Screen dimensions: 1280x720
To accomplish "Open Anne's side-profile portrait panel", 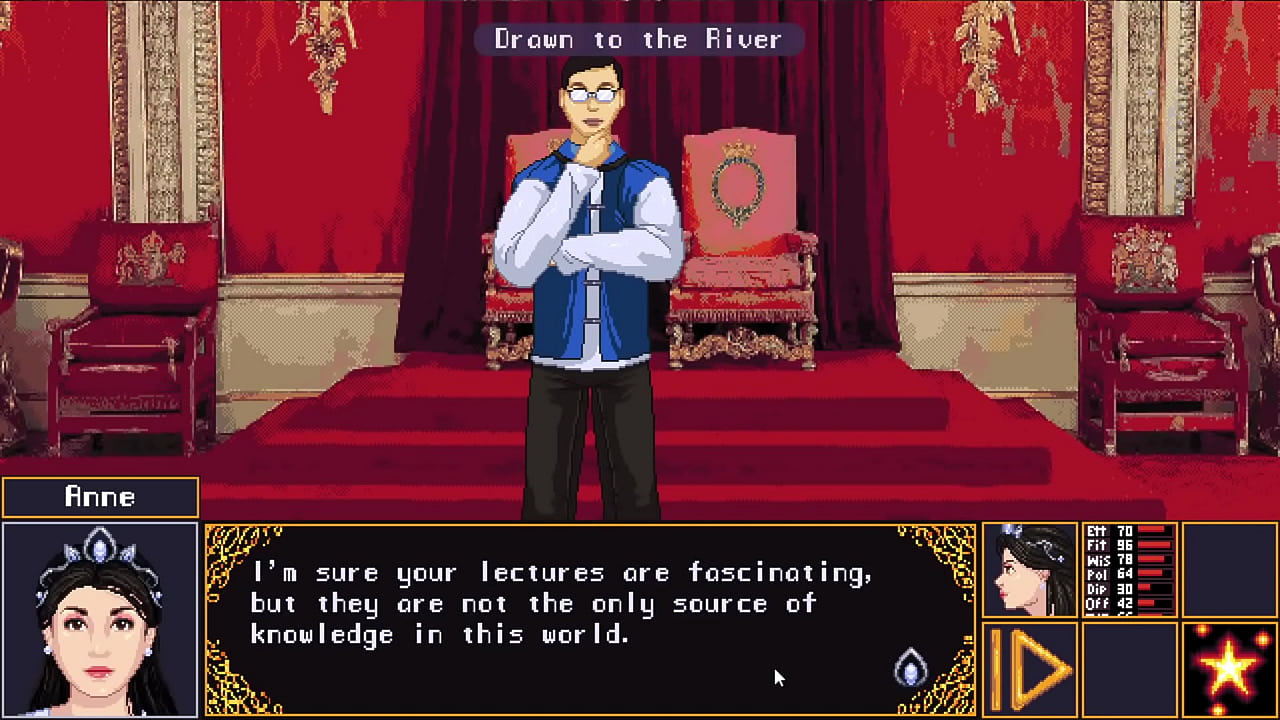I will (1030, 569).
